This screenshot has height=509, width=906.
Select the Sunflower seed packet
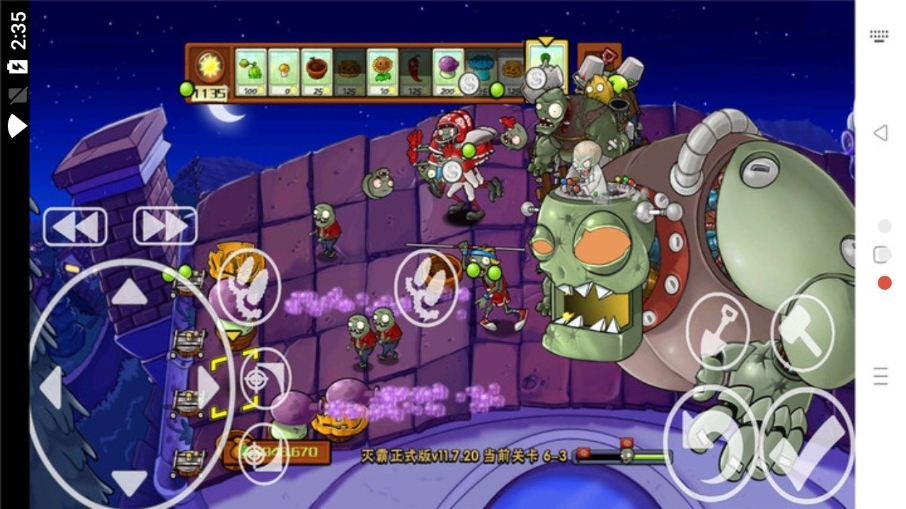382,73
